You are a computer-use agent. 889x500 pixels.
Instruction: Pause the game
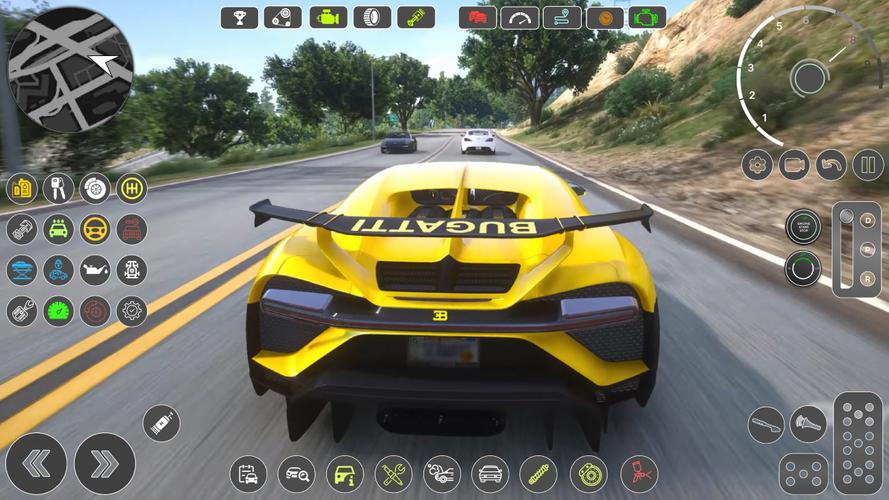(x=867, y=164)
